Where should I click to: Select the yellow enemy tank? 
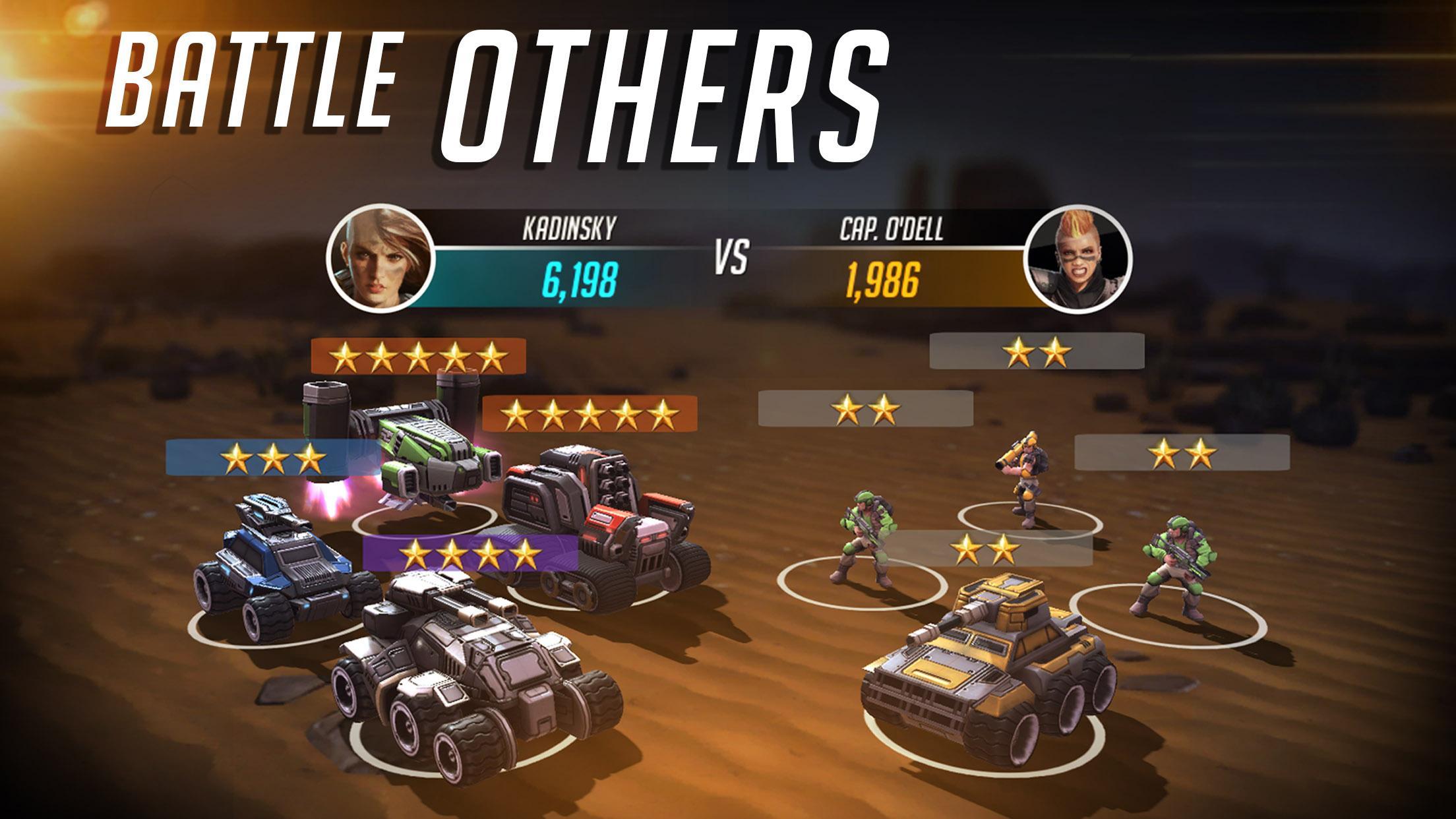(x=983, y=666)
